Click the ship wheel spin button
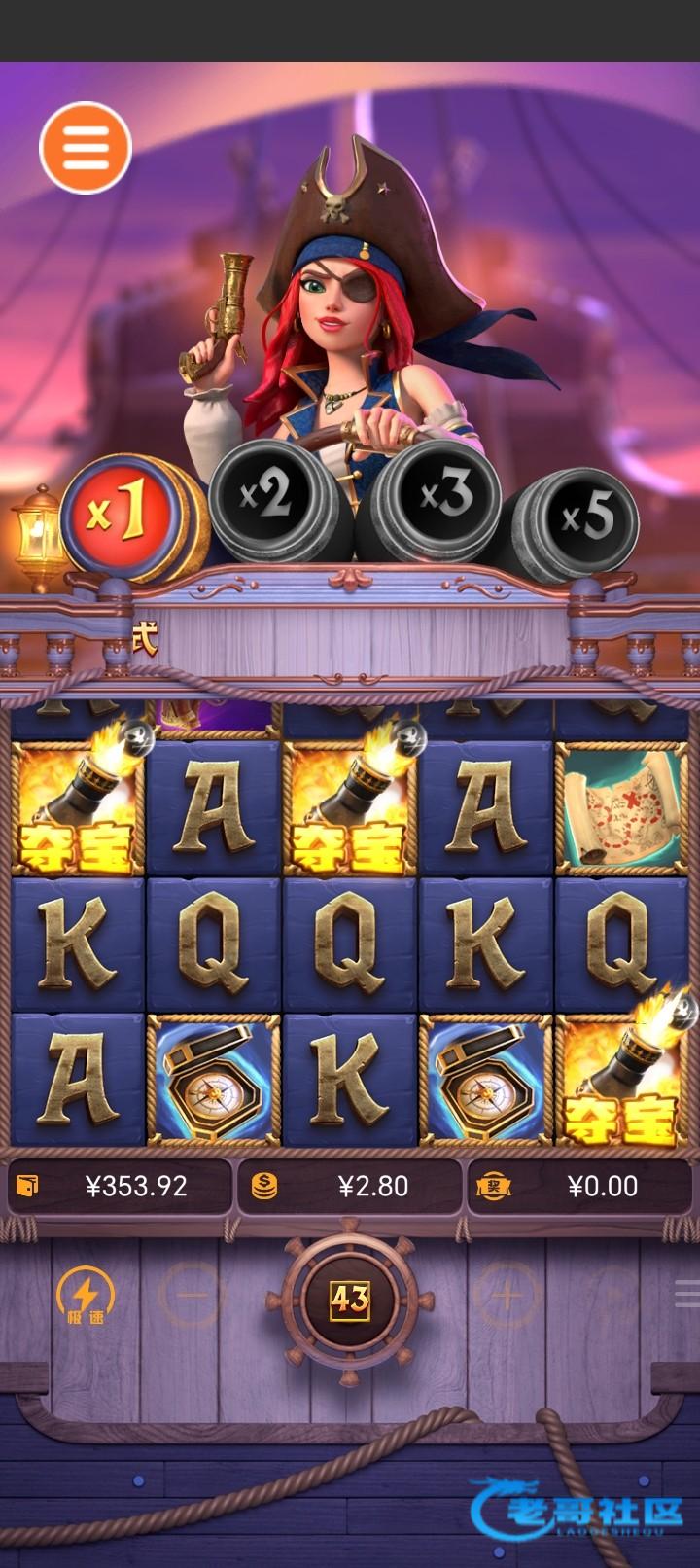The width and height of the screenshot is (700, 1568). pos(350,1299)
